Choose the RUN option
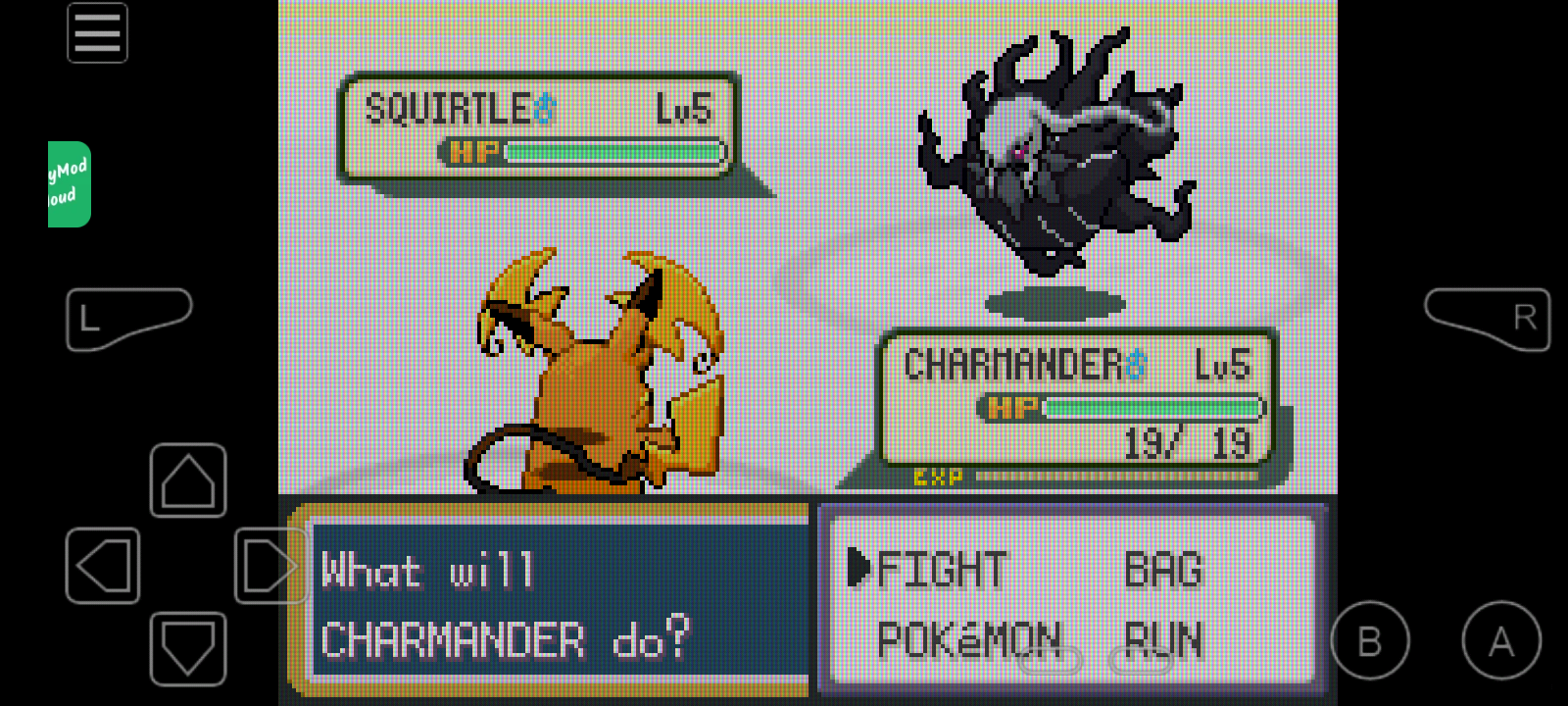 pos(1165,638)
